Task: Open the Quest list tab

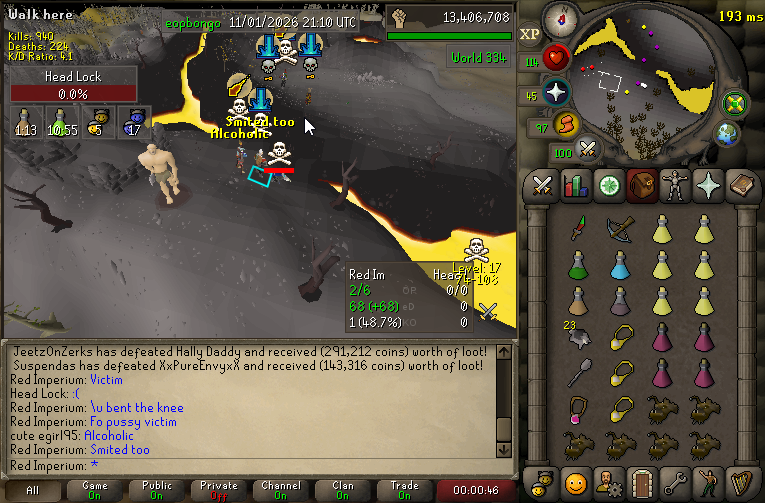Action: tap(607, 186)
